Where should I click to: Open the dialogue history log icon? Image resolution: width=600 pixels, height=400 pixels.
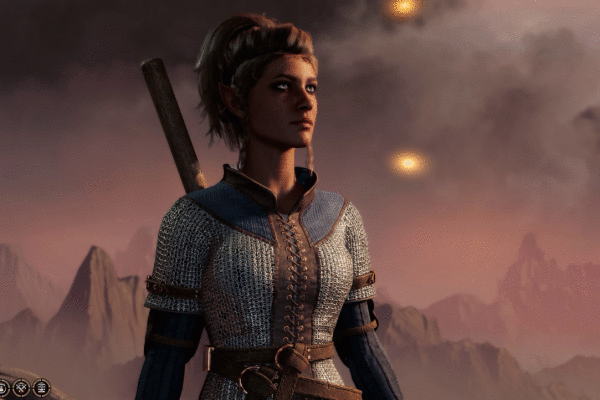[x=41, y=388]
